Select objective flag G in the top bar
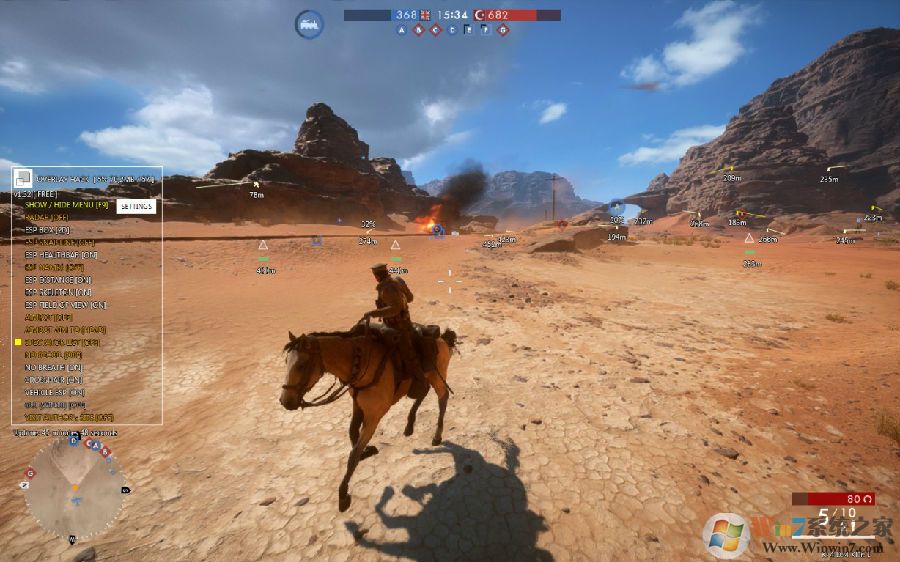Image resolution: width=900 pixels, height=562 pixels. click(503, 30)
